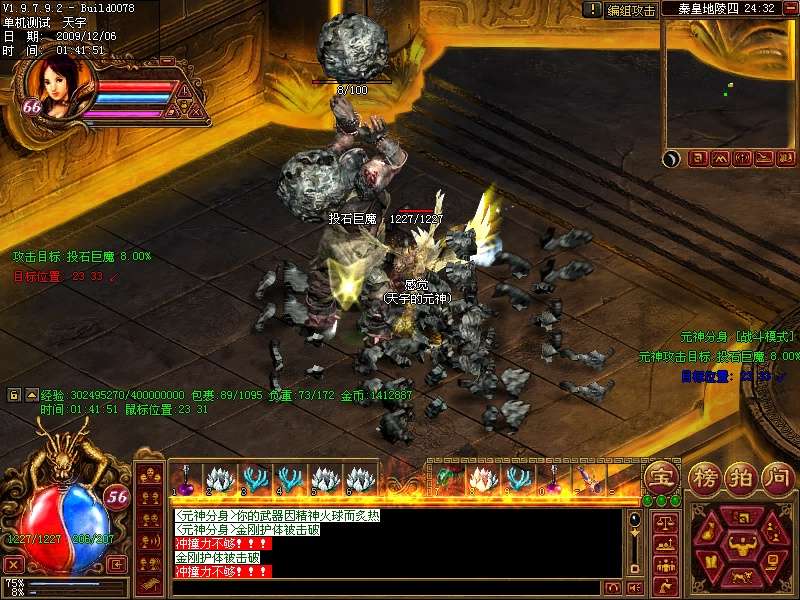The height and width of the screenshot is (600, 800).
Task: Select the green item in hotbar slot 7
Action: tap(446, 479)
